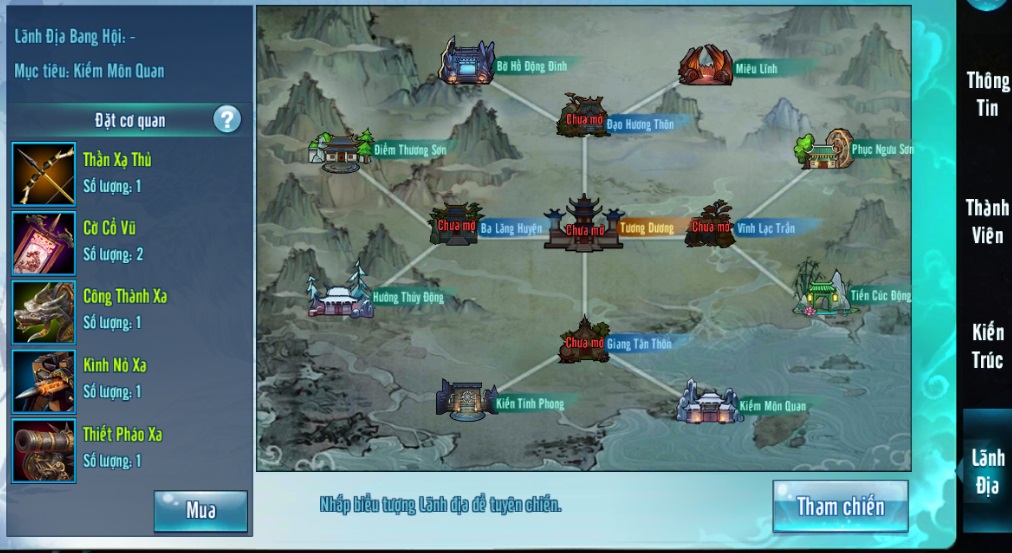
Task: Switch to the Thông Tin tab
Action: (x=986, y=94)
